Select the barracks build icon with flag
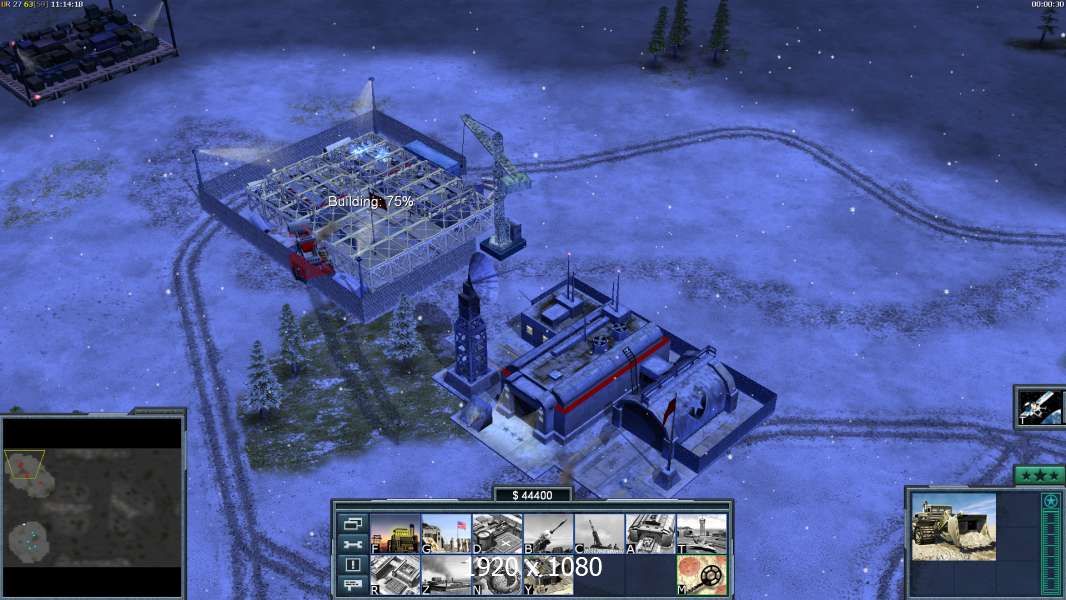 pos(446,533)
